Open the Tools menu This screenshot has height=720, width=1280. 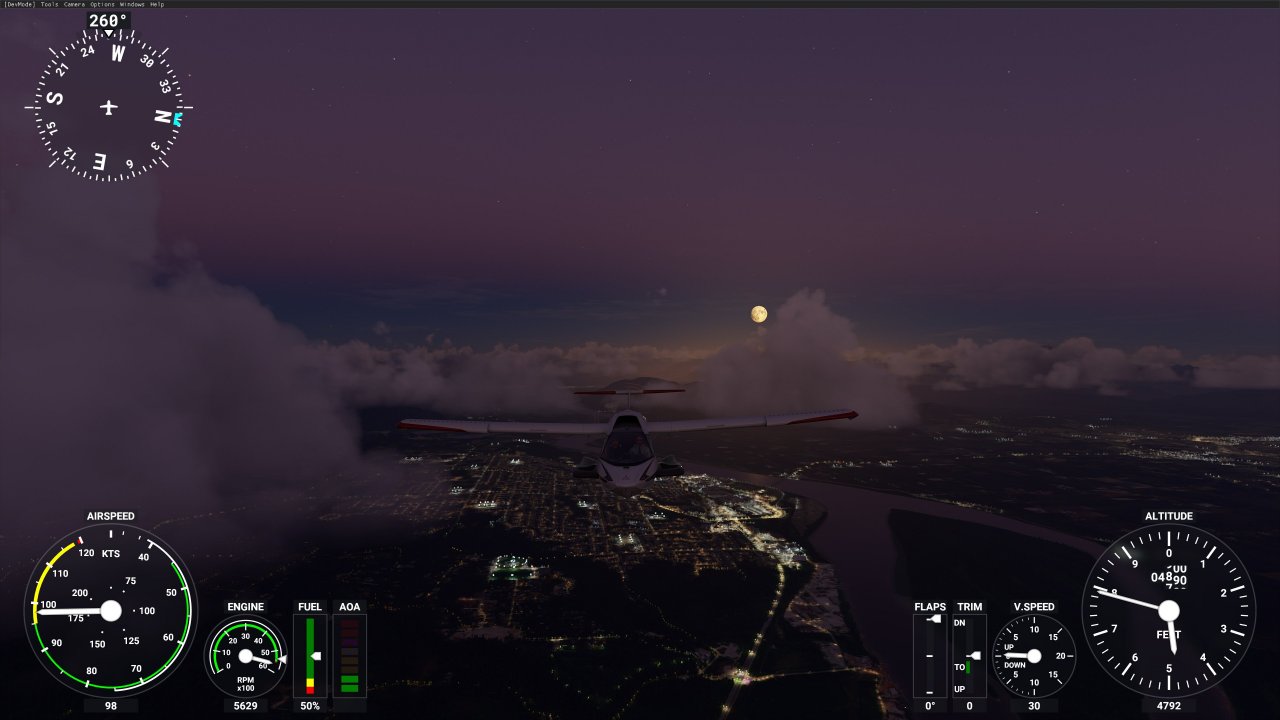tap(48, 4)
